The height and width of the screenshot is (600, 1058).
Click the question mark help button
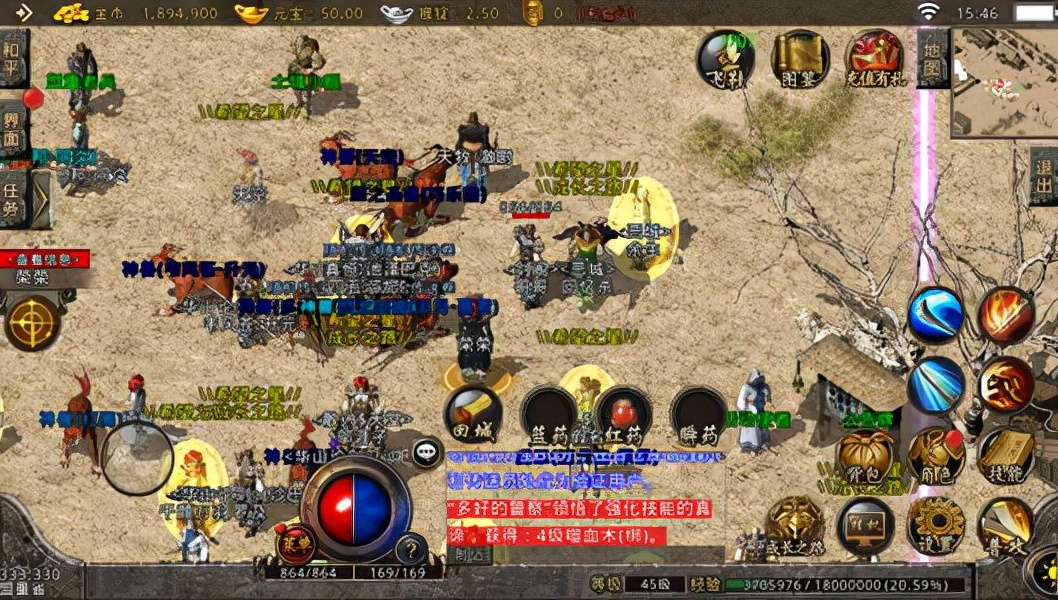point(411,549)
